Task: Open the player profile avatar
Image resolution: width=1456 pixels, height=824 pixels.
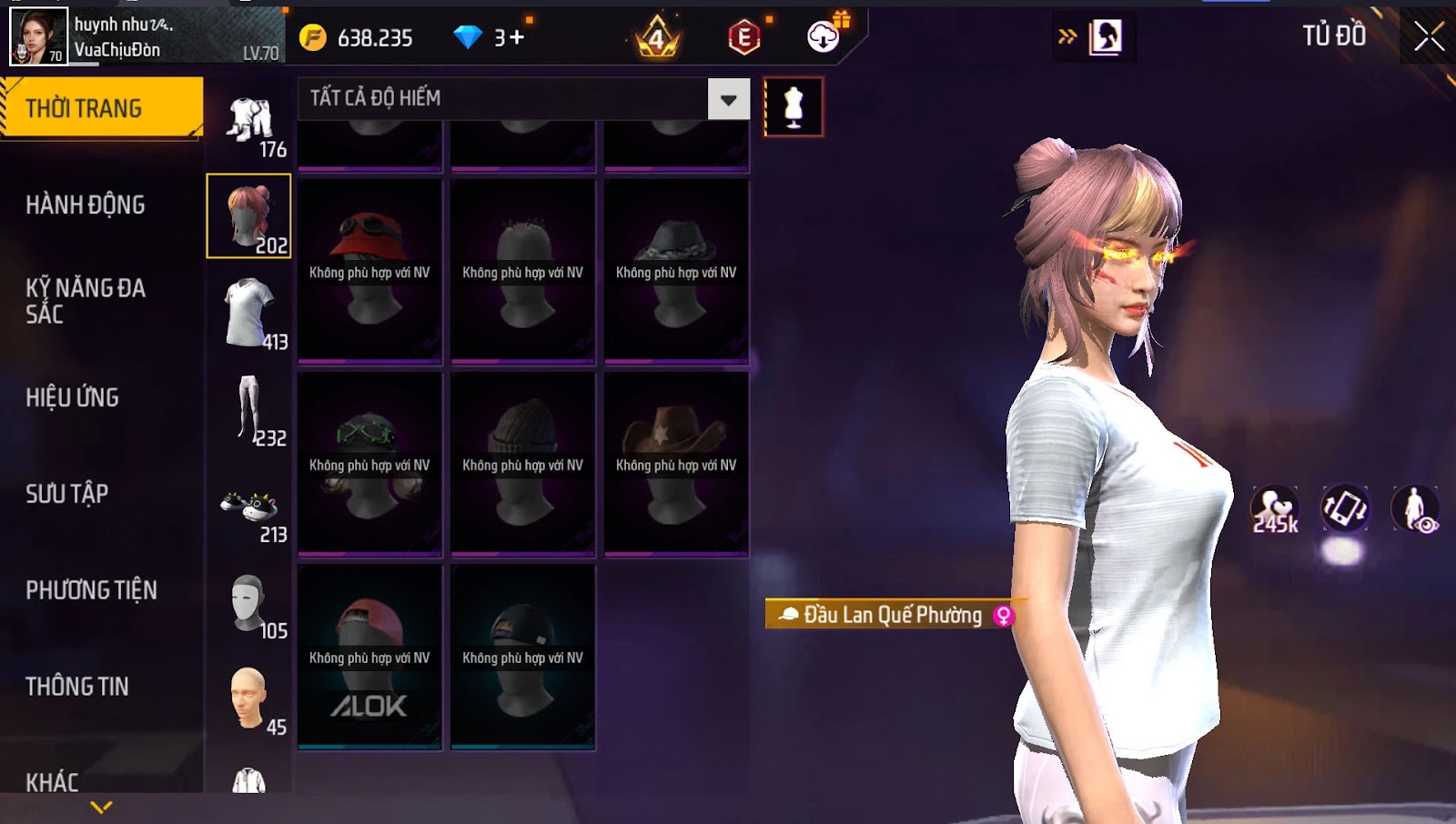Action: click(38, 36)
